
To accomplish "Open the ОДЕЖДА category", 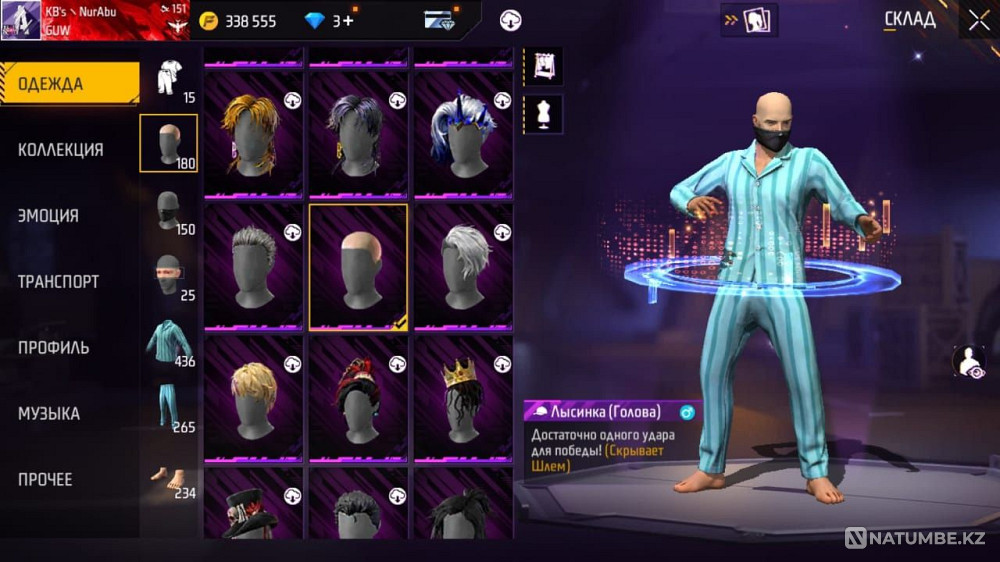I will coord(68,84).
